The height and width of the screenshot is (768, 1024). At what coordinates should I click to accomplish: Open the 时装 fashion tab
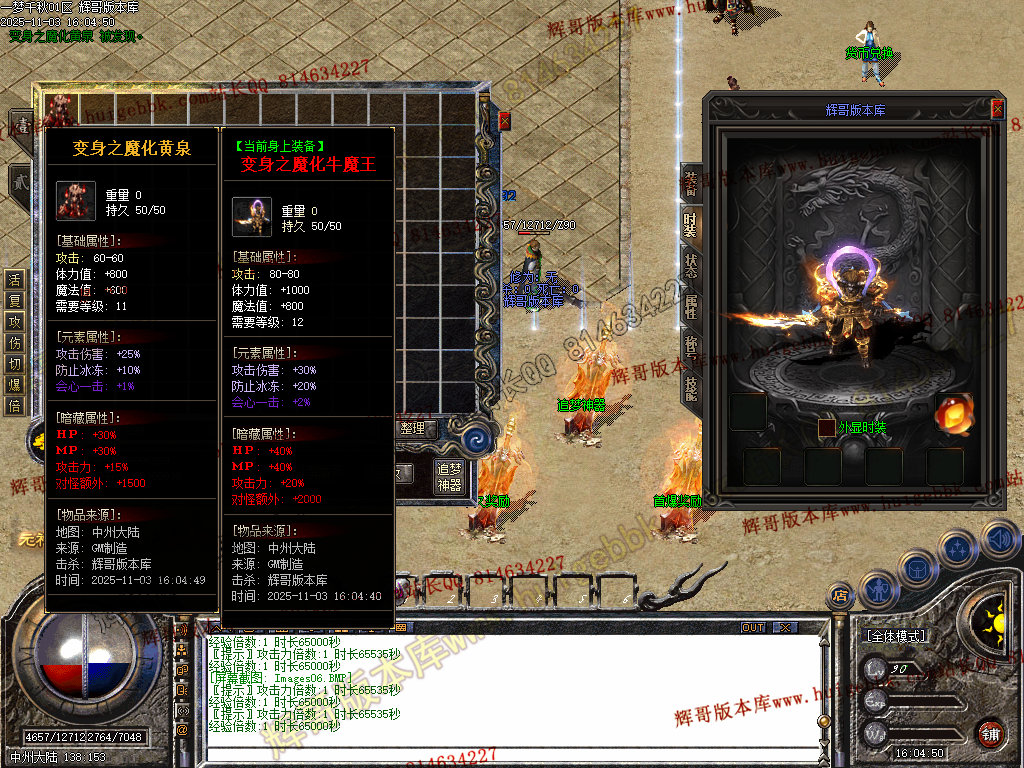coord(691,225)
